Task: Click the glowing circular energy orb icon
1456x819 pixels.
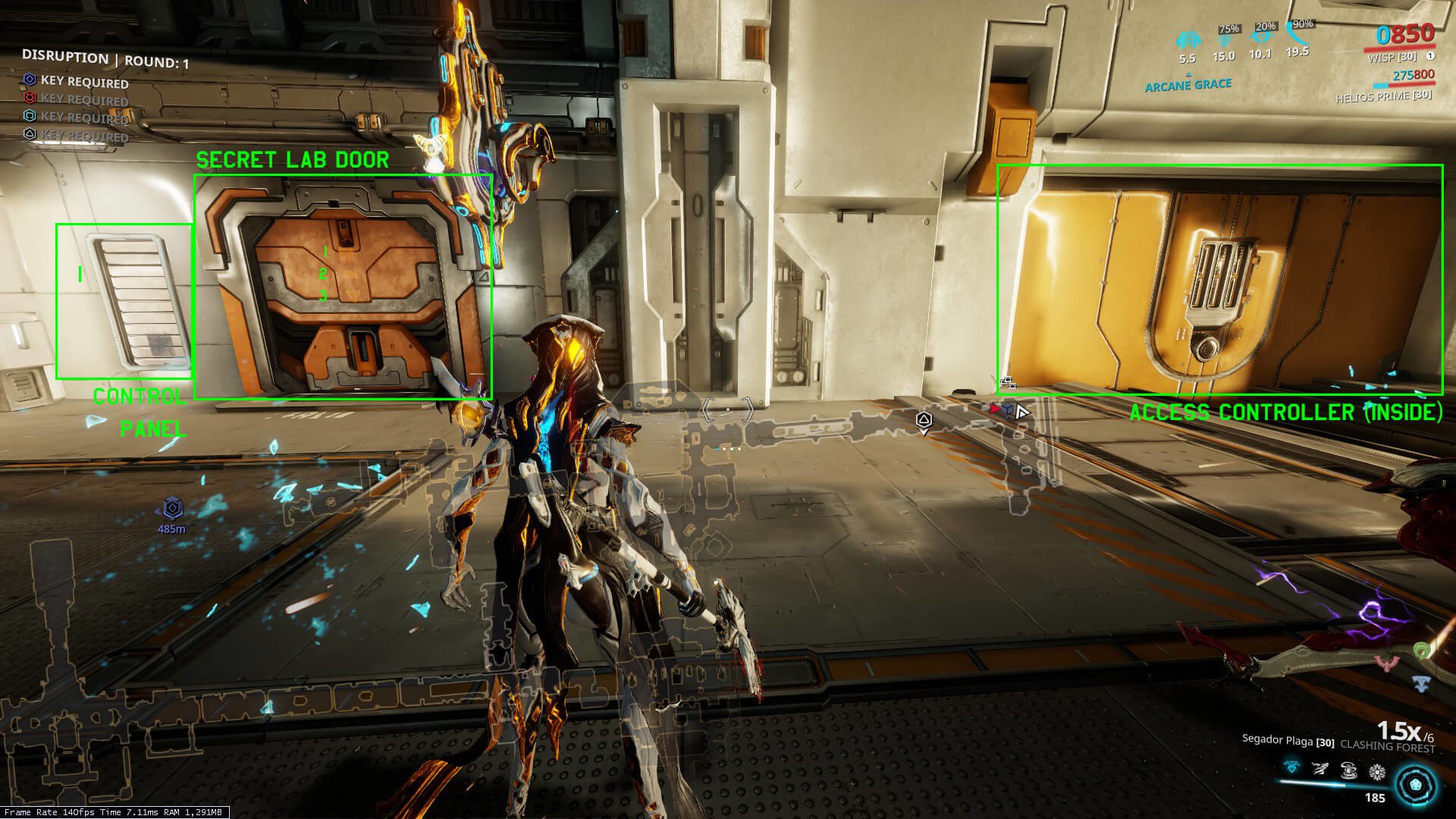Action: pos(1415,785)
